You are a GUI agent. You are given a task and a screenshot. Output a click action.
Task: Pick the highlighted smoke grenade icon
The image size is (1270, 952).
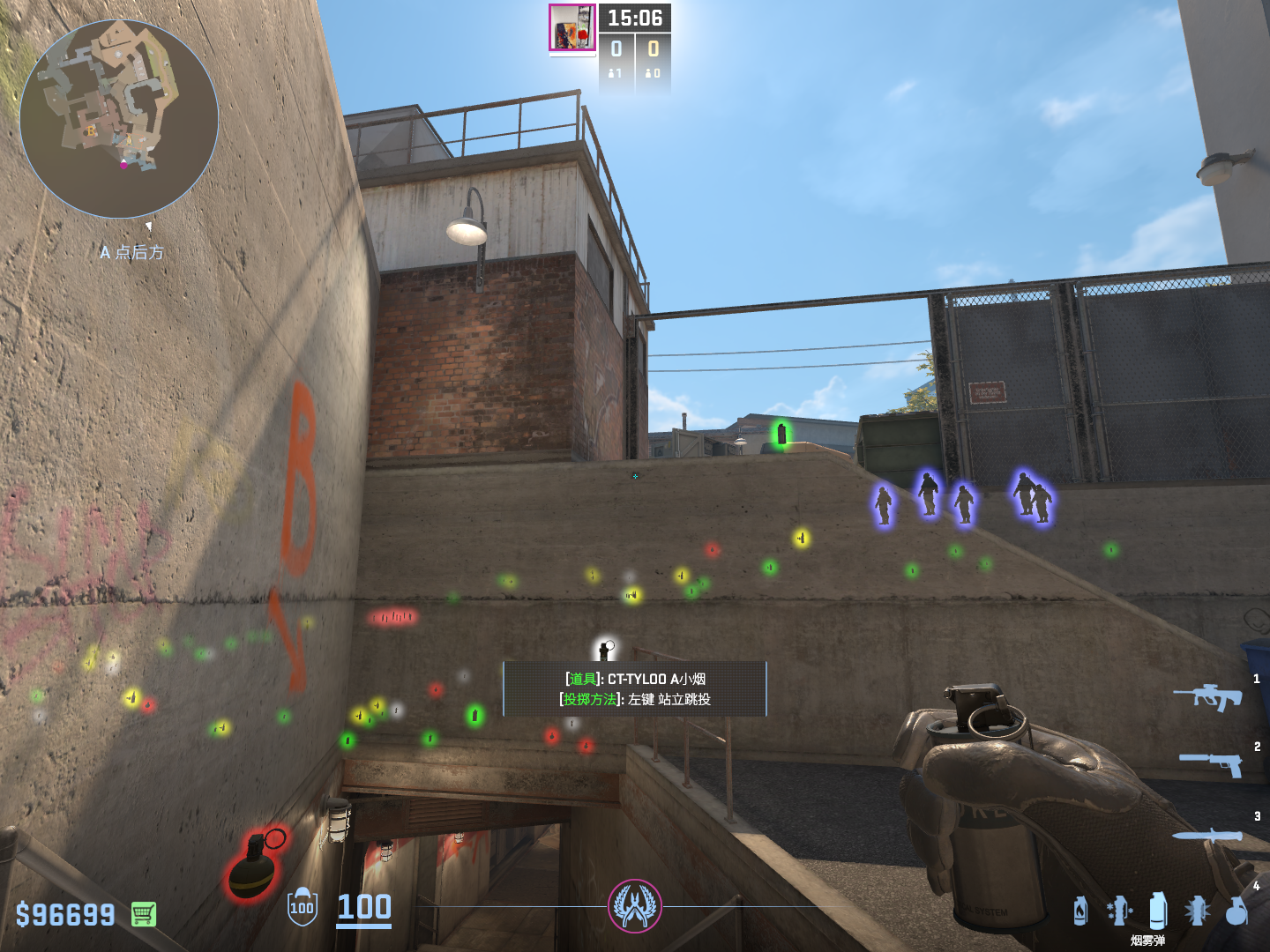1158,910
